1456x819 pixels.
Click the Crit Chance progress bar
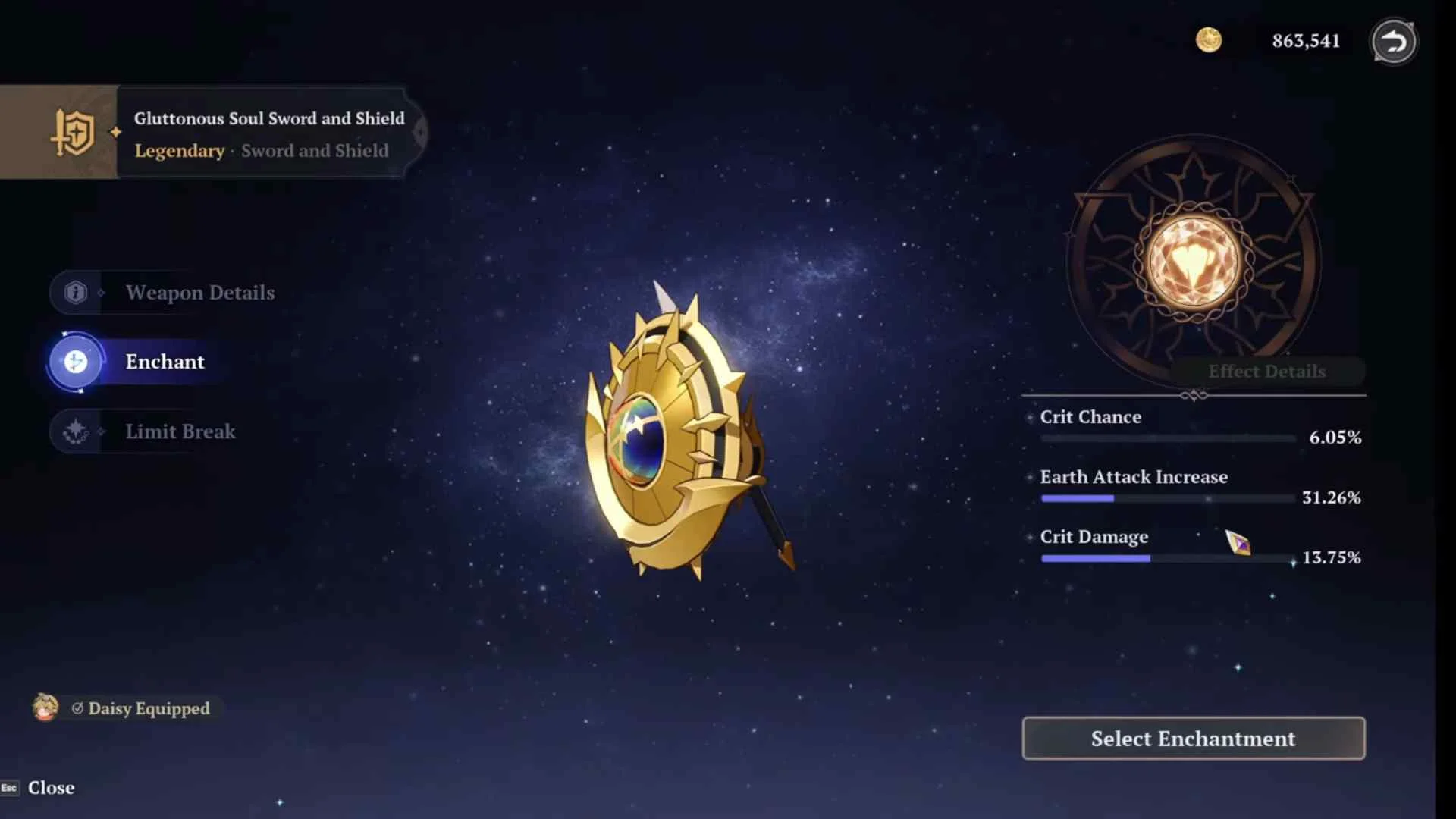click(x=1168, y=438)
